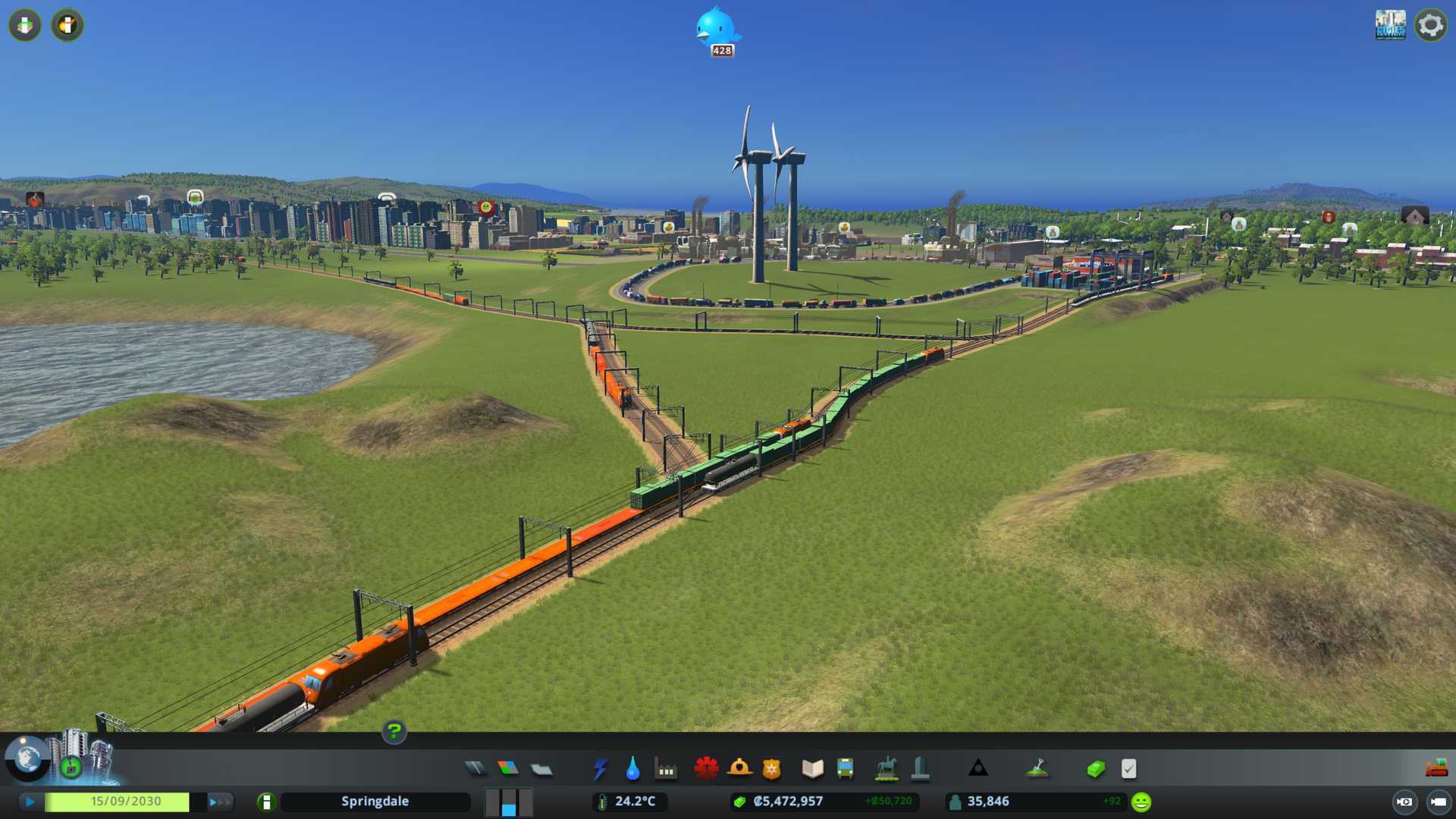Screen dimensions: 1456x819
Task: Open the Roads build menu
Action: (475, 769)
